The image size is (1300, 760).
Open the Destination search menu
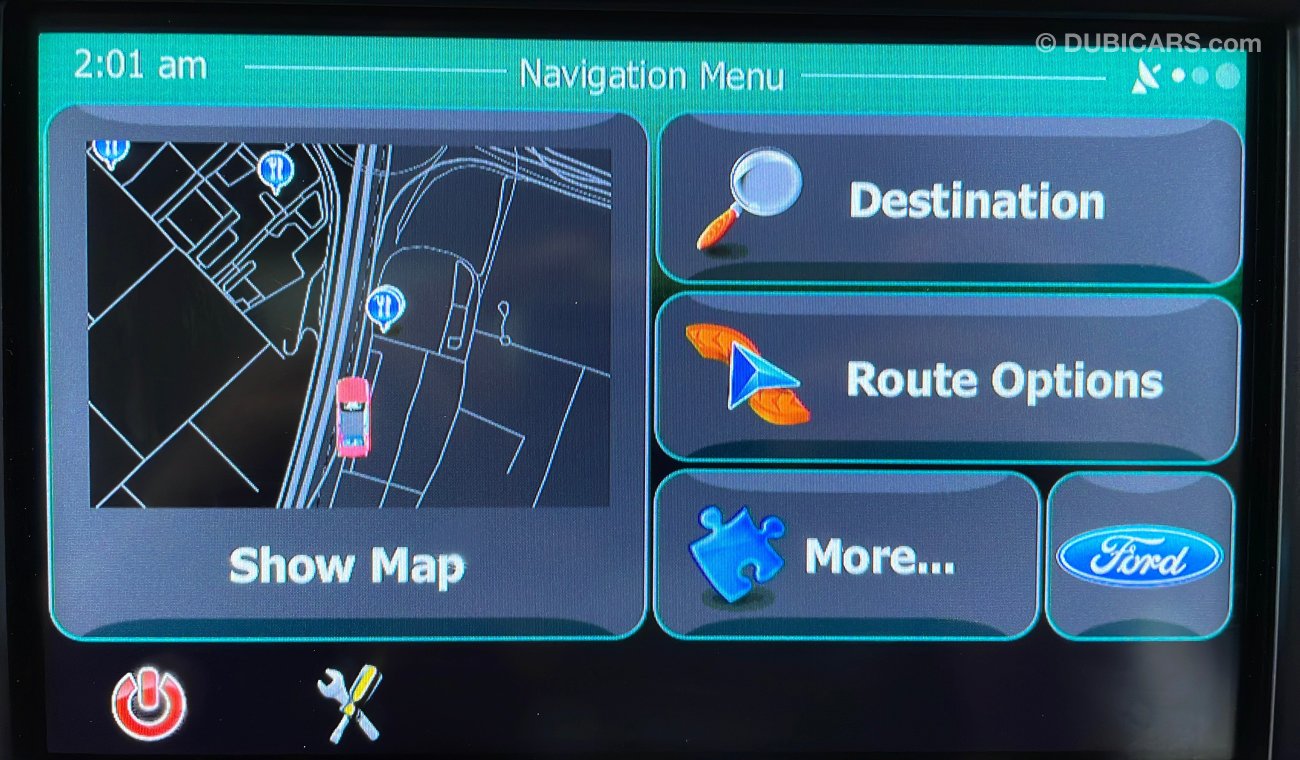pos(949,201)
